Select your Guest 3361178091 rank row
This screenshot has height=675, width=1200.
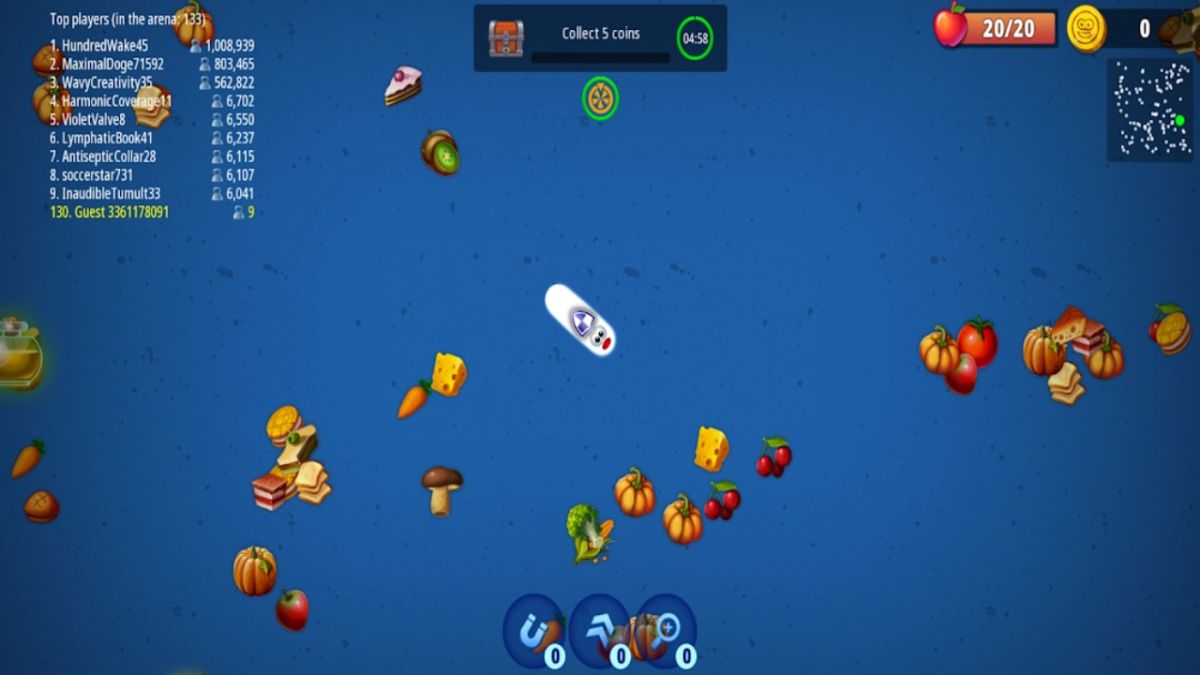(x=152, y=212)
